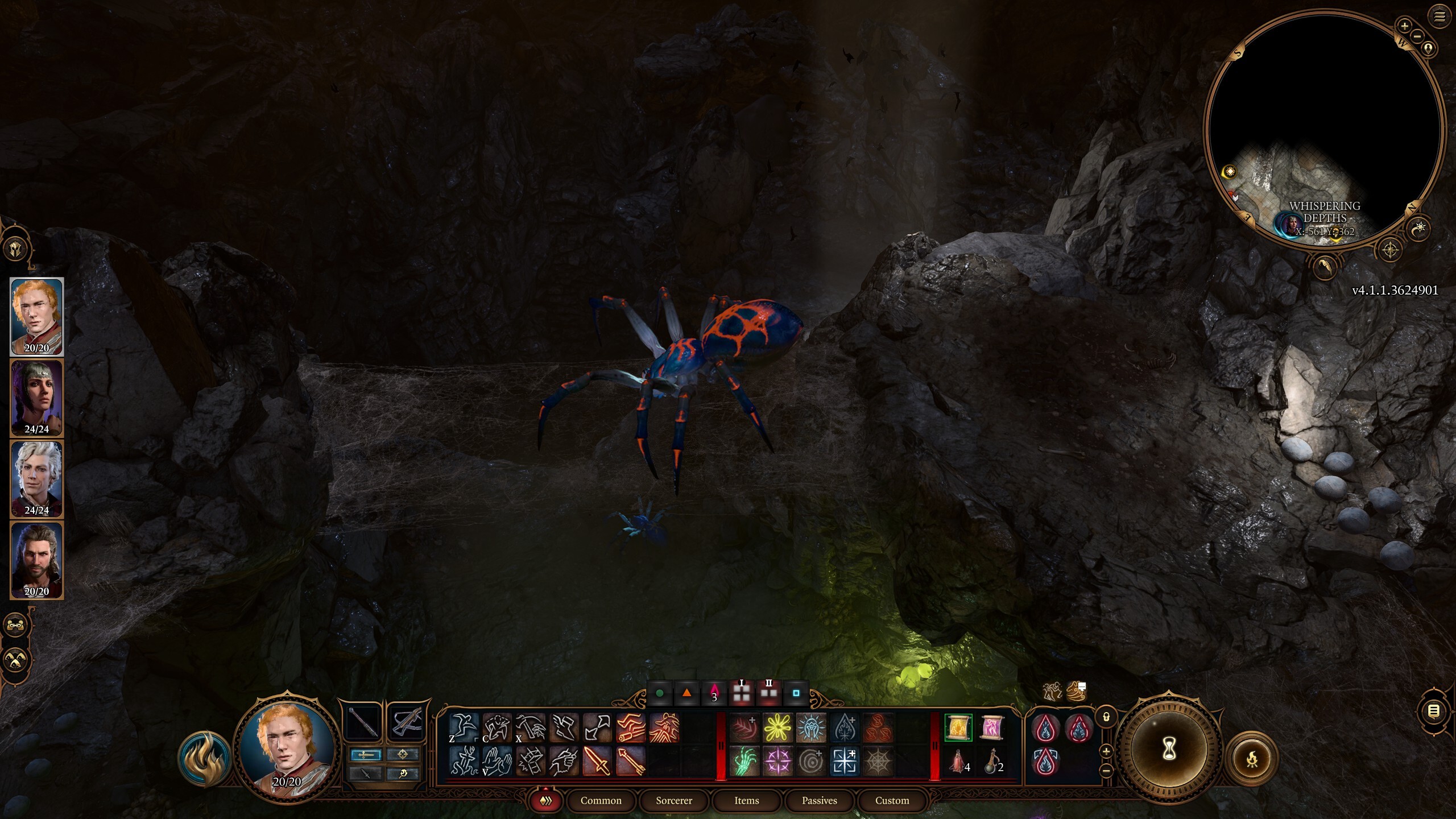Cast the green skeletal hand spell
Viewport: 1456px width, 819px height.
click(x=744, y=761)
